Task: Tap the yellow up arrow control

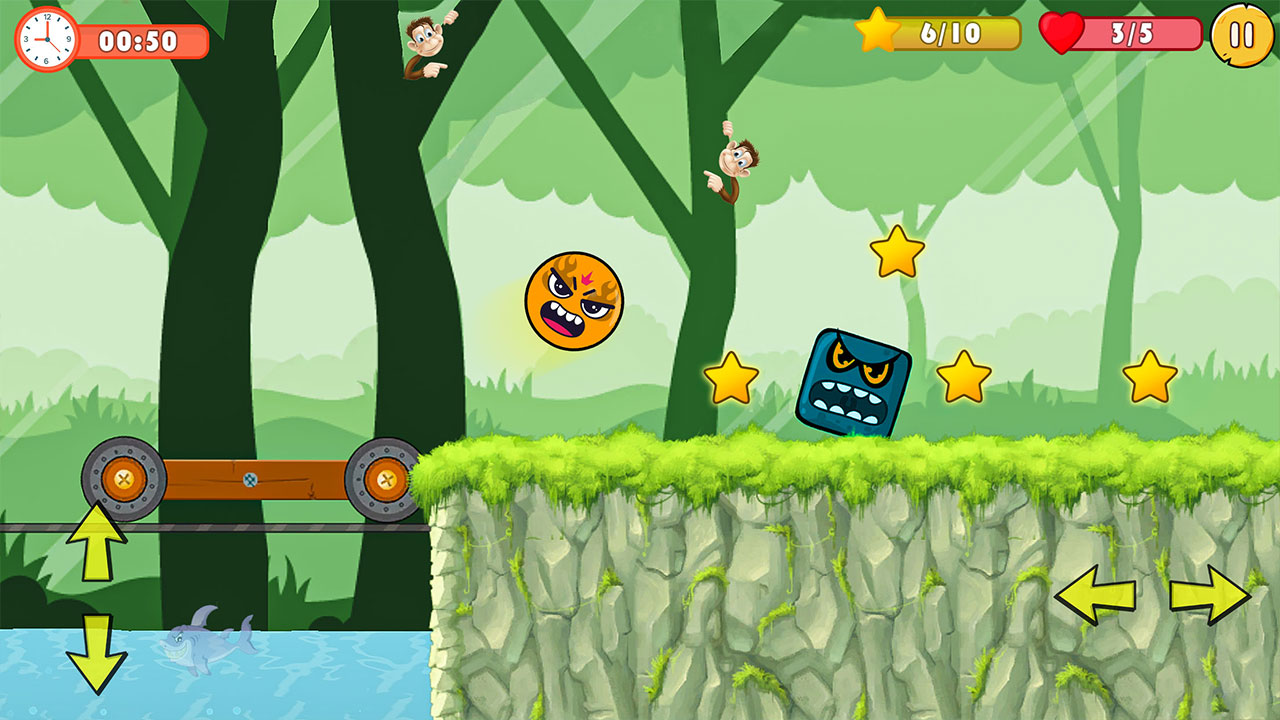Action: (96, 541)
